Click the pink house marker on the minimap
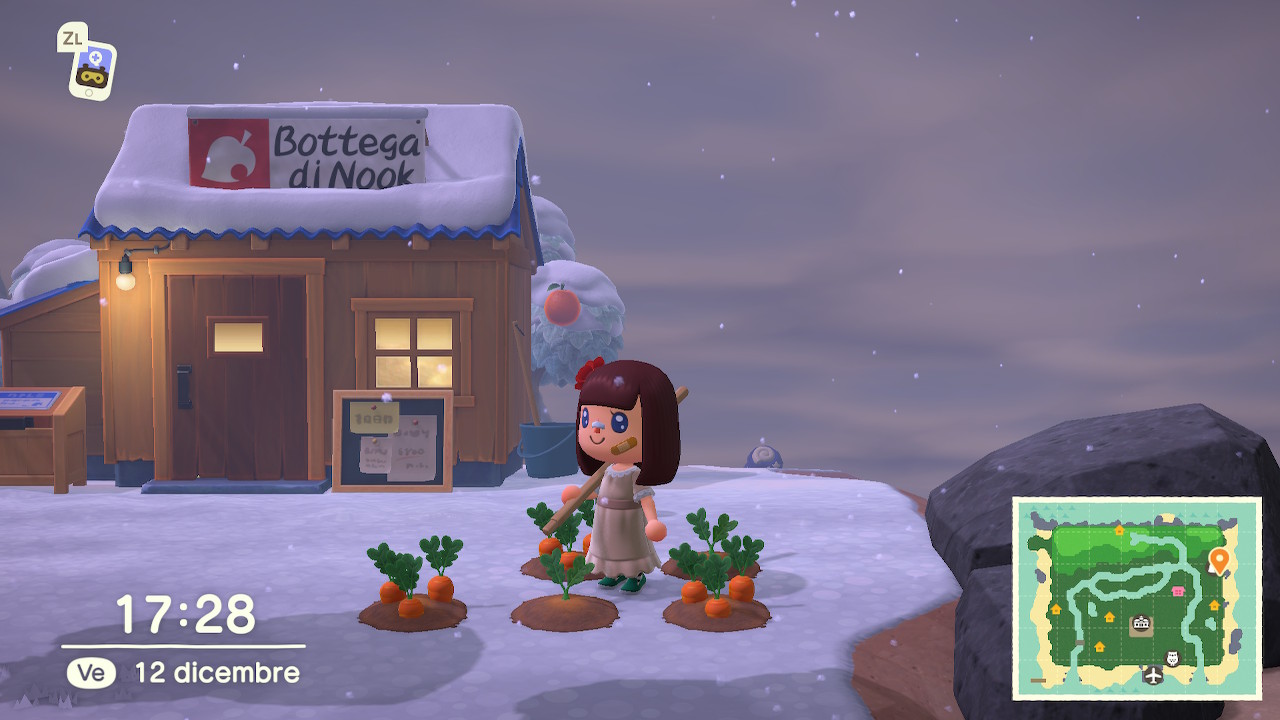The image size is (1280, 720). [1178, 591]
